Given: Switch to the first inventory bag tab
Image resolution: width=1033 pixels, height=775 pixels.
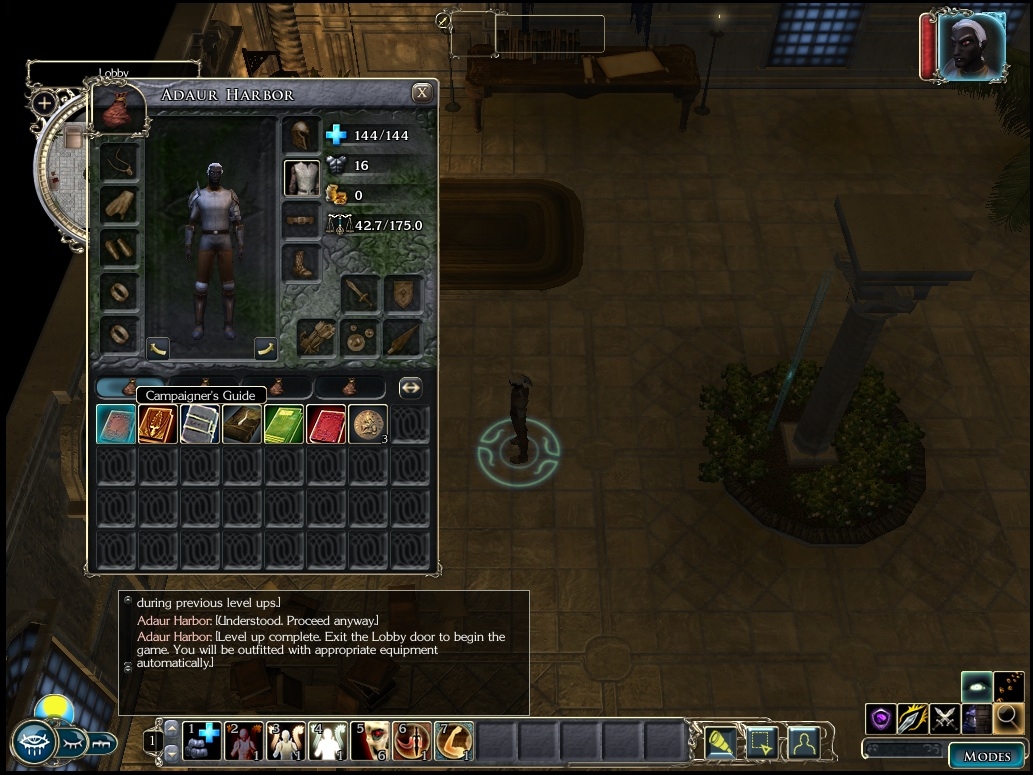Looking at the screenshot, I should click(x=130, y=387).
